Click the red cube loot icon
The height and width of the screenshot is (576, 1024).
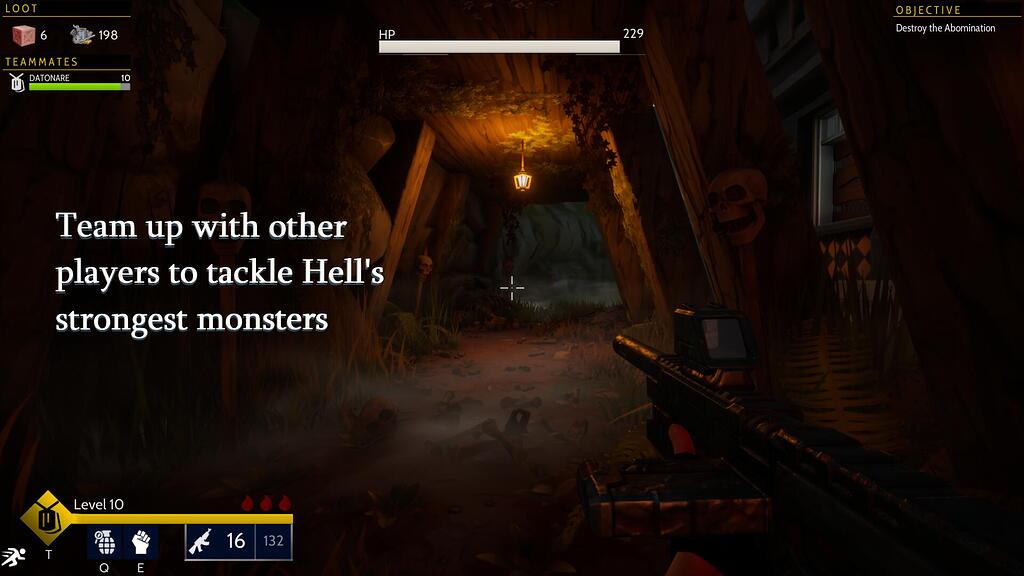22,35
